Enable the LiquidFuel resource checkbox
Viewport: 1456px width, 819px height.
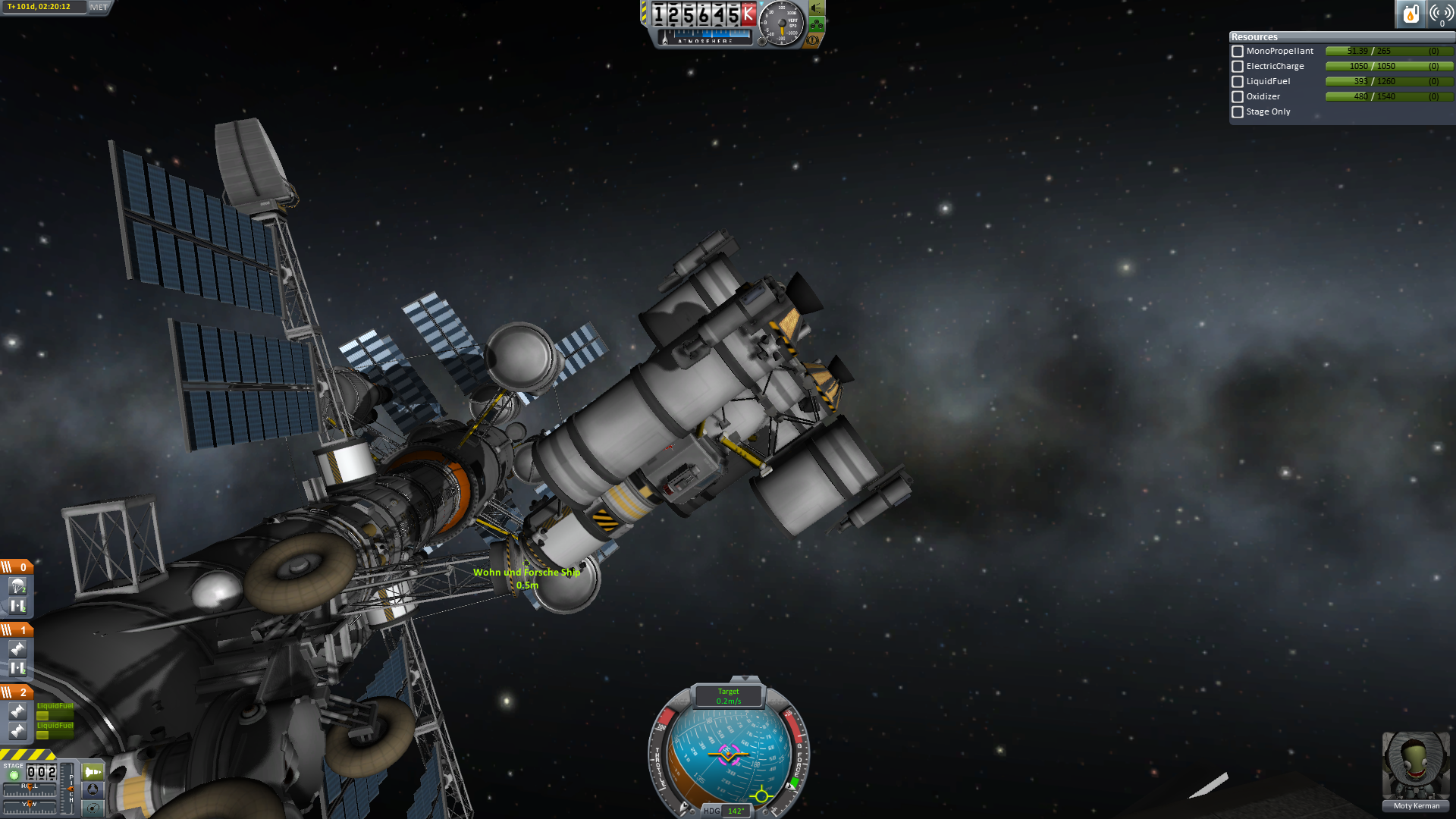tap(1238, 82)
